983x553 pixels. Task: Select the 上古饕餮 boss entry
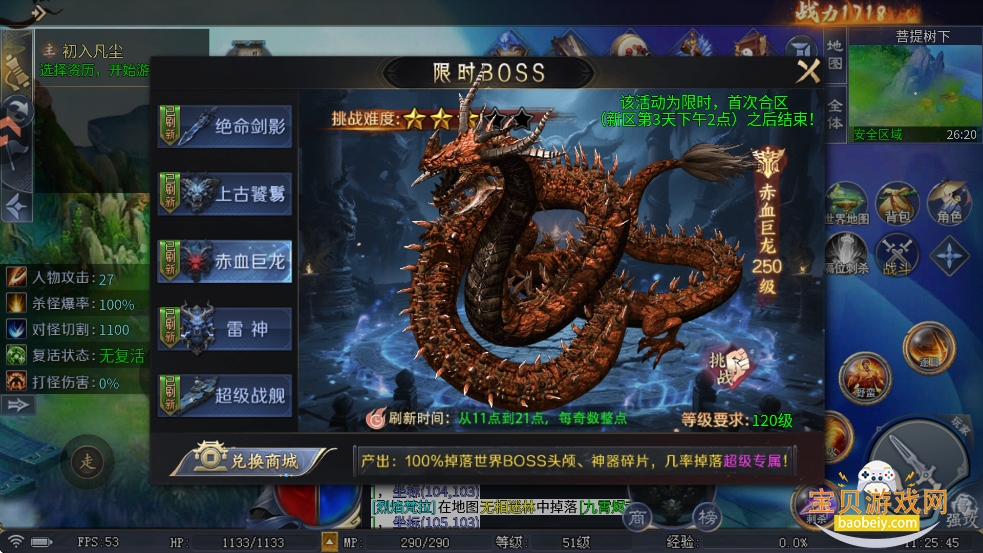[225, 193]
